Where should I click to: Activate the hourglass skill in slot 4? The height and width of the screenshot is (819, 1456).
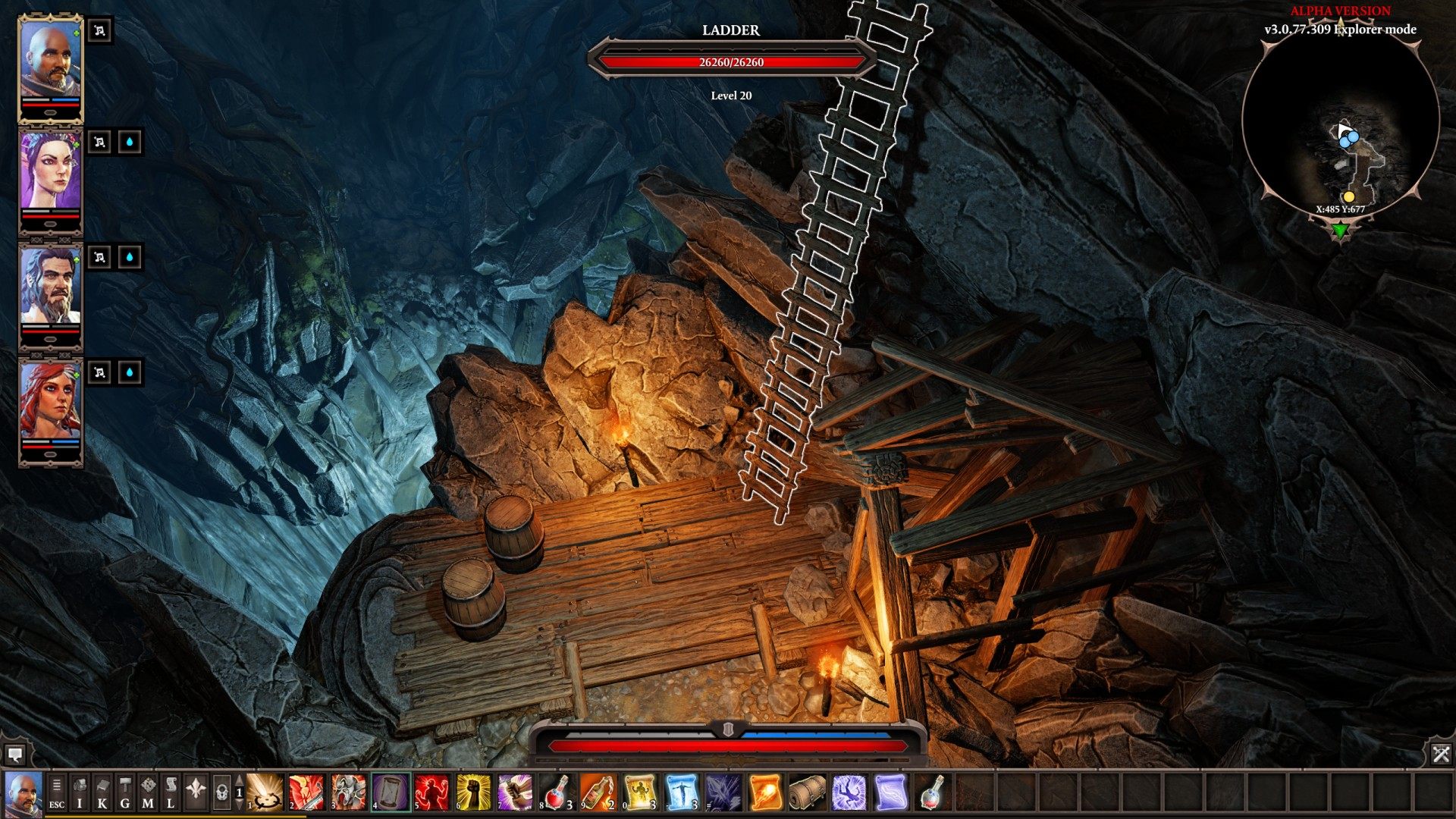391,792
